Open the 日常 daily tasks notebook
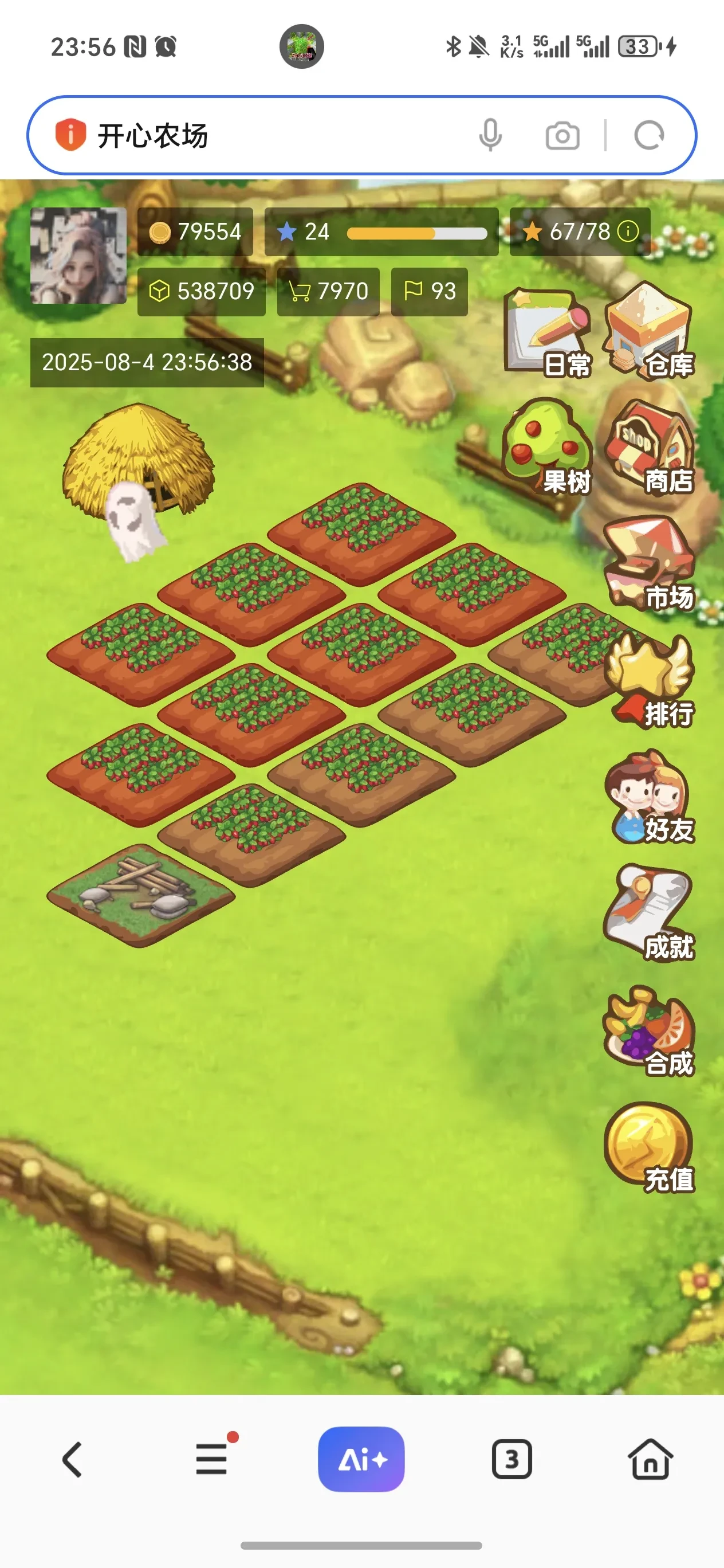 point(548,332)
